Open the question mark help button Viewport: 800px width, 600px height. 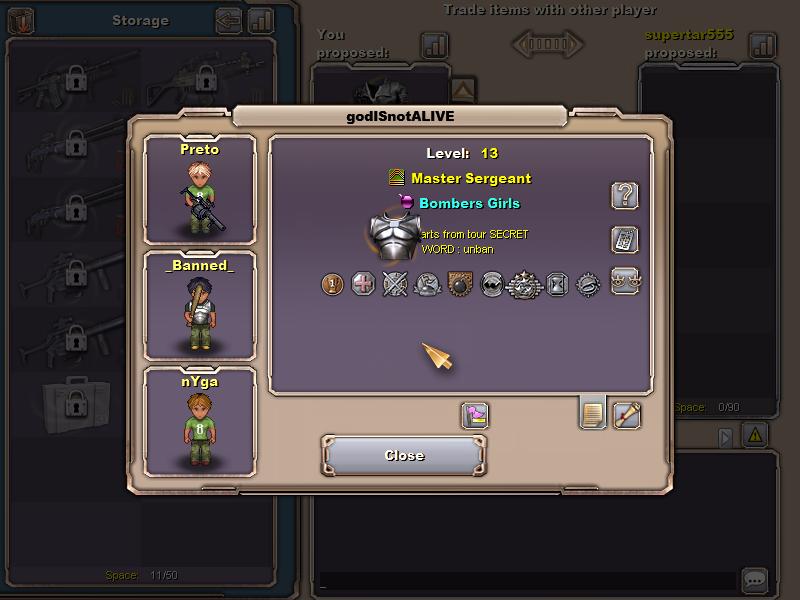click(625, 195)
